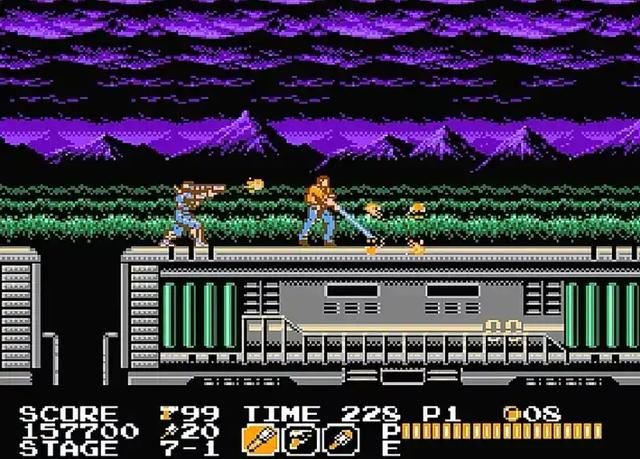
Task: Choose the pistol weapon icon
Action: [298, 437]
